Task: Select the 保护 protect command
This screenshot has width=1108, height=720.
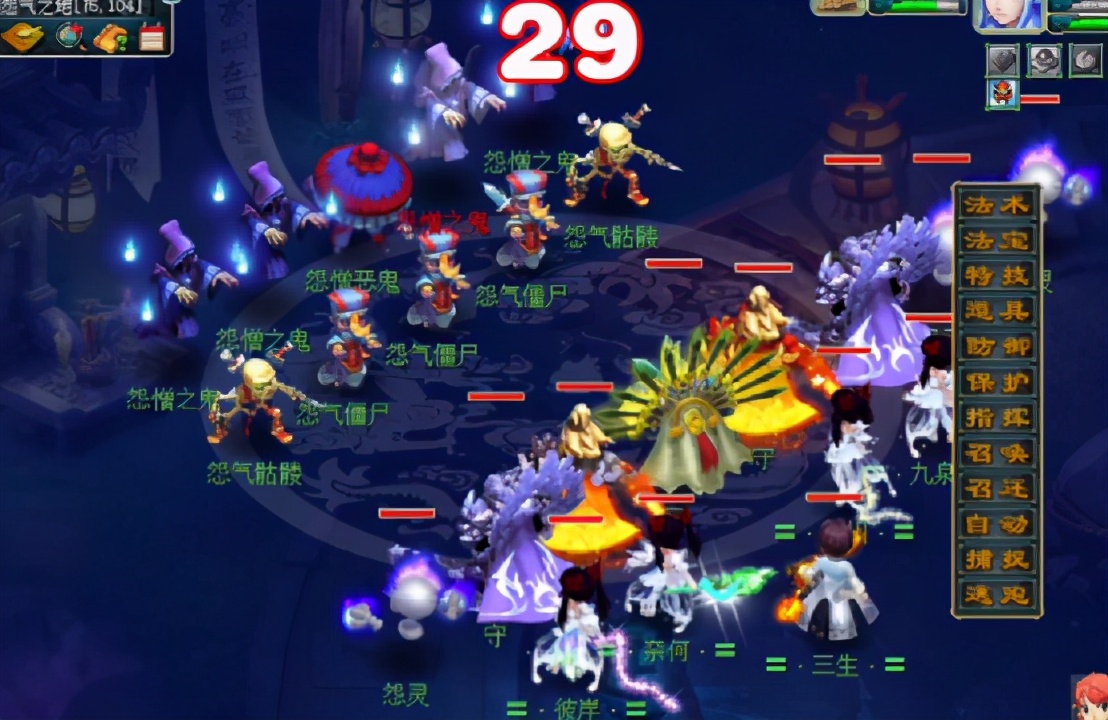Action: [996, 382]
